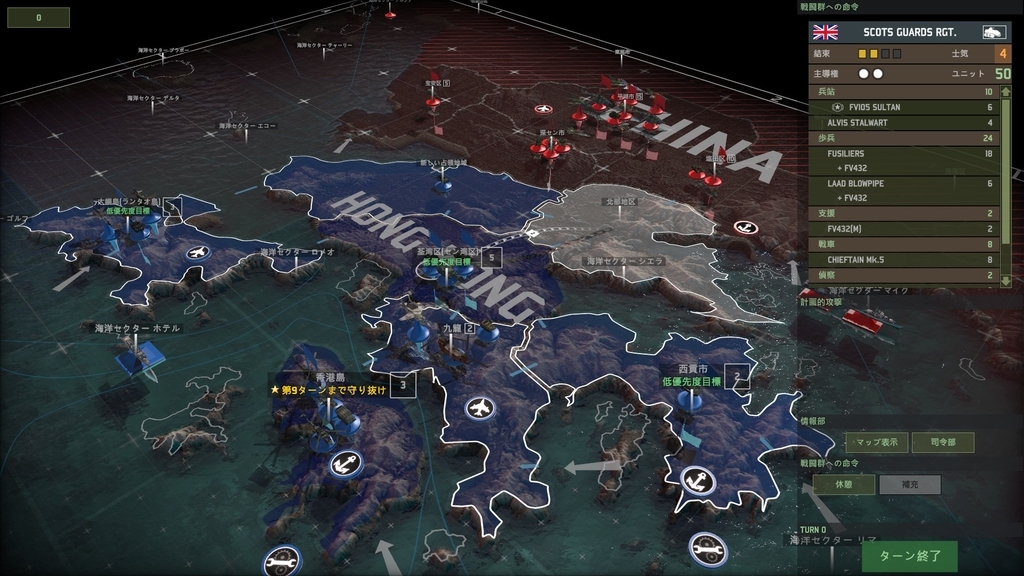End the turn with ターン終了
The height and width of the screenshot is (576, 1024).
[909, 555]
